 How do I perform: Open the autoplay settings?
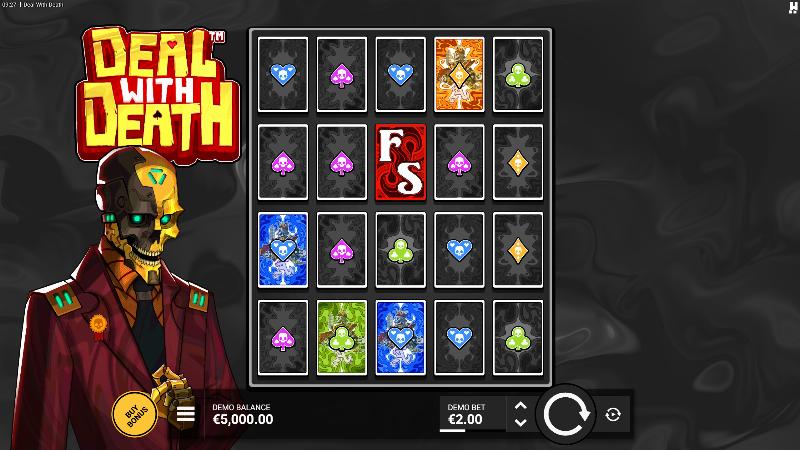pos(613,414)
